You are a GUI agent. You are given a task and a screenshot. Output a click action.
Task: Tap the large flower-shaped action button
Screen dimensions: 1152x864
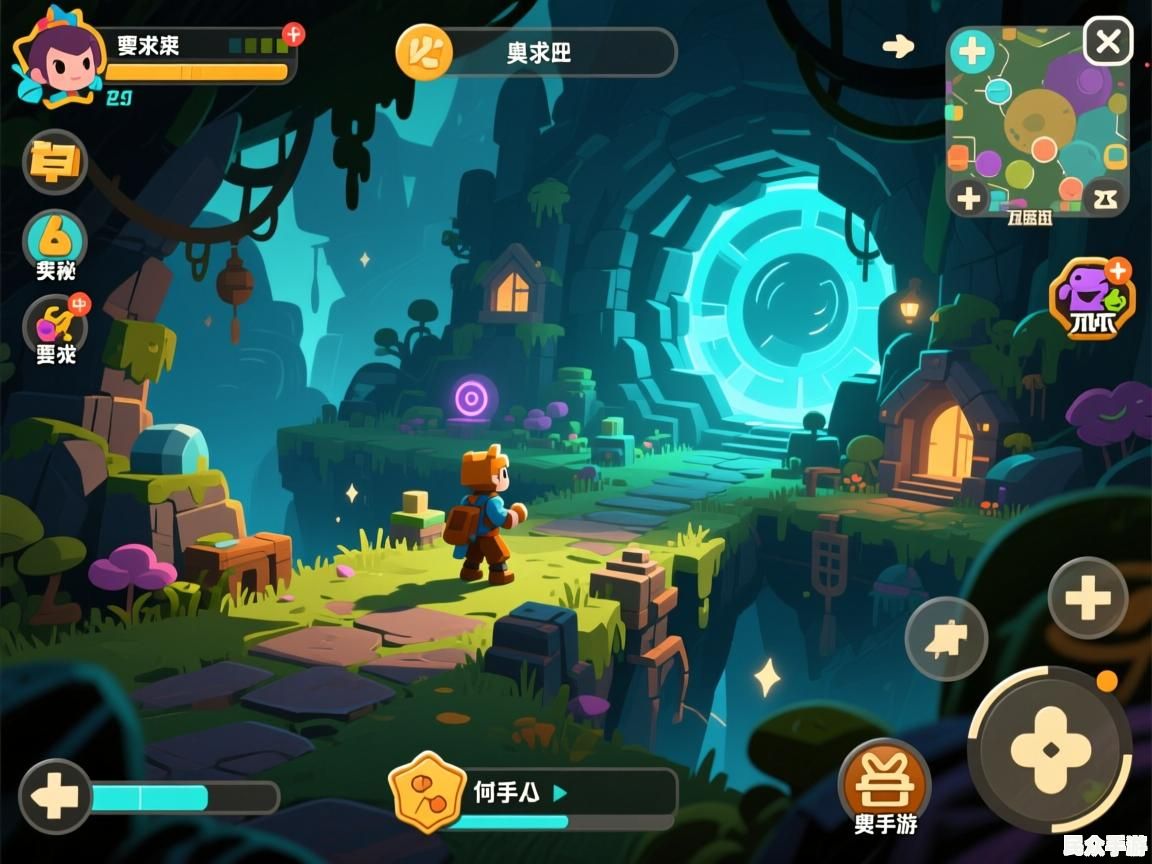pyautogui.click(x=1050, y=748)
